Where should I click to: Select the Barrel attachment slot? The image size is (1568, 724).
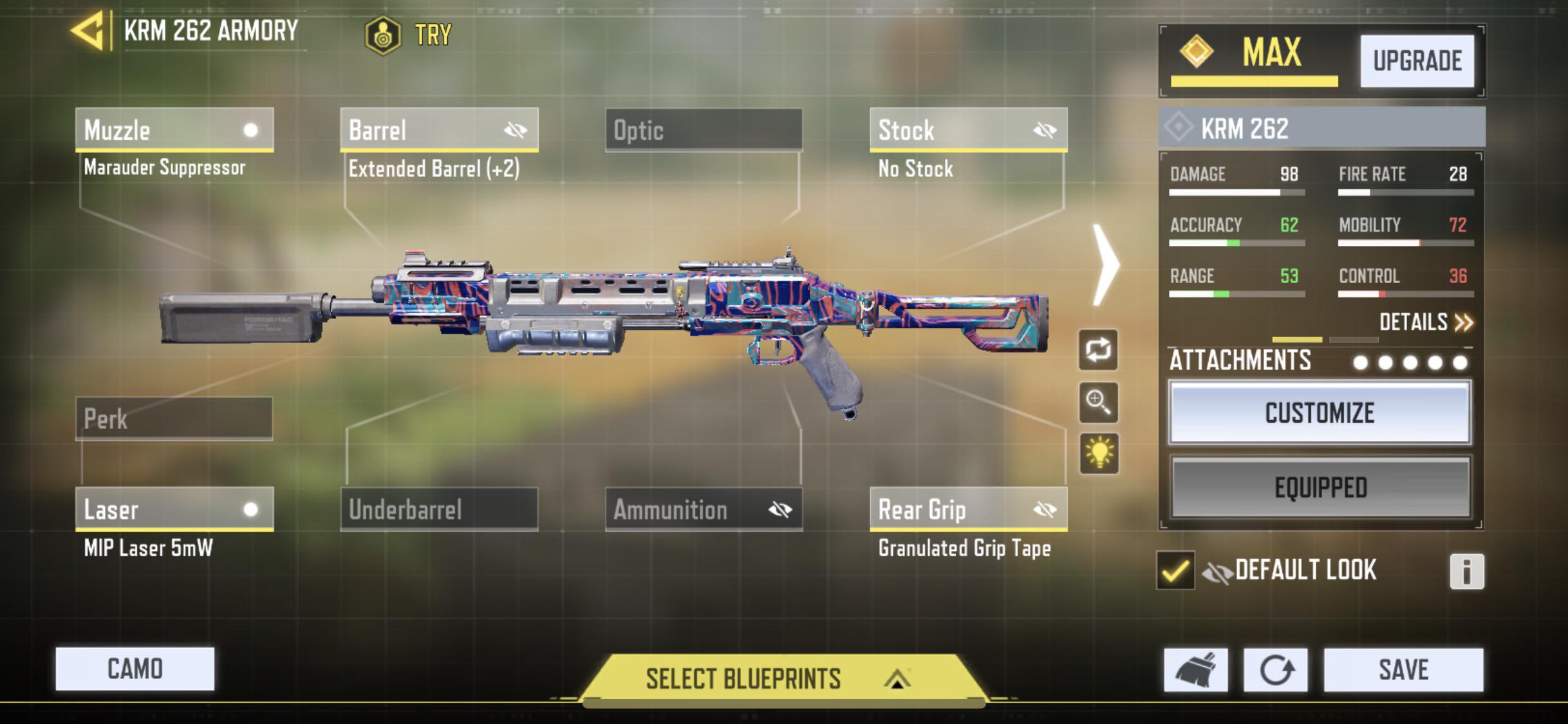(439, 130)
